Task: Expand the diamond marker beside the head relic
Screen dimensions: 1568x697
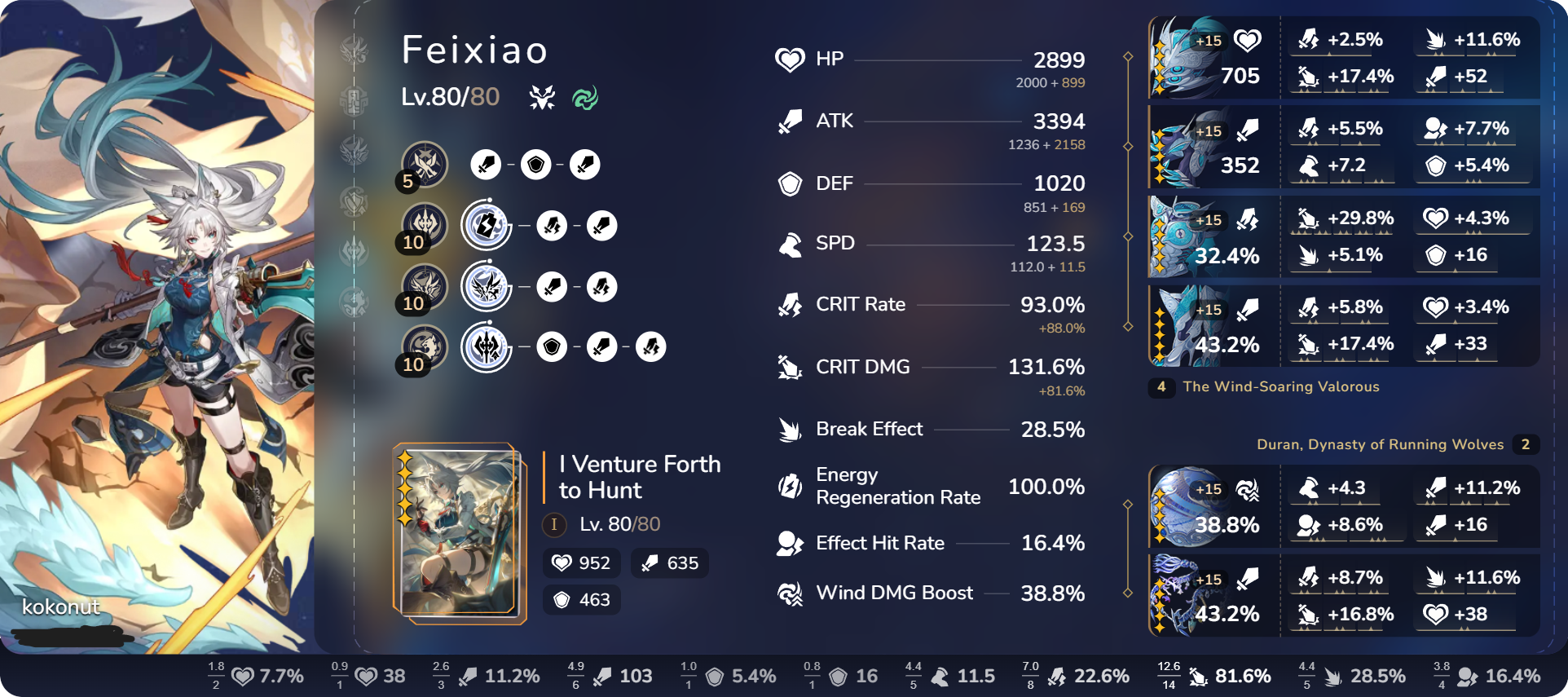Action: (1128, 57)
